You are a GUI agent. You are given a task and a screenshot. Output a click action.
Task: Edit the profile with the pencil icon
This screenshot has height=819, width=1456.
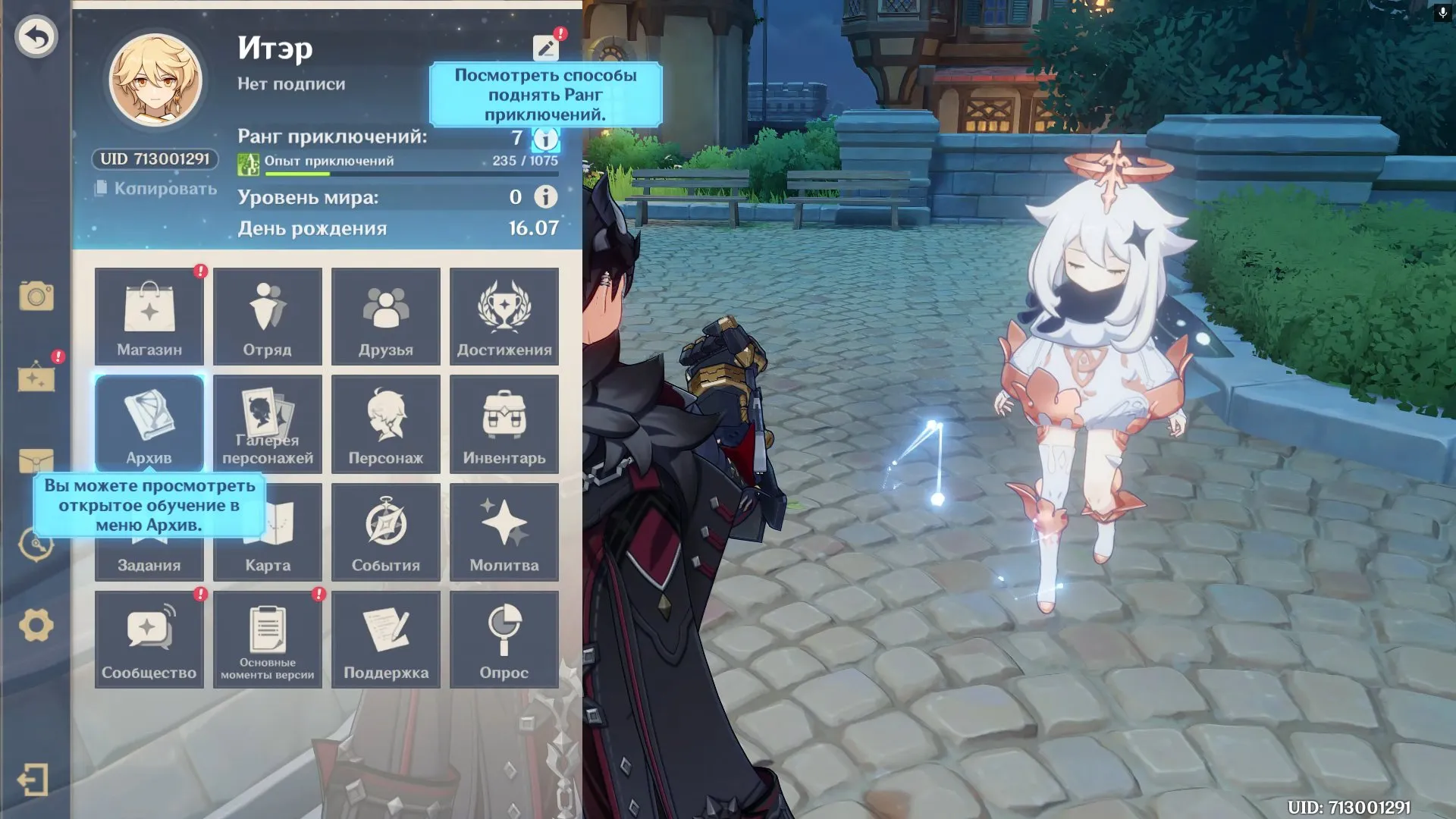click(545, 49)
